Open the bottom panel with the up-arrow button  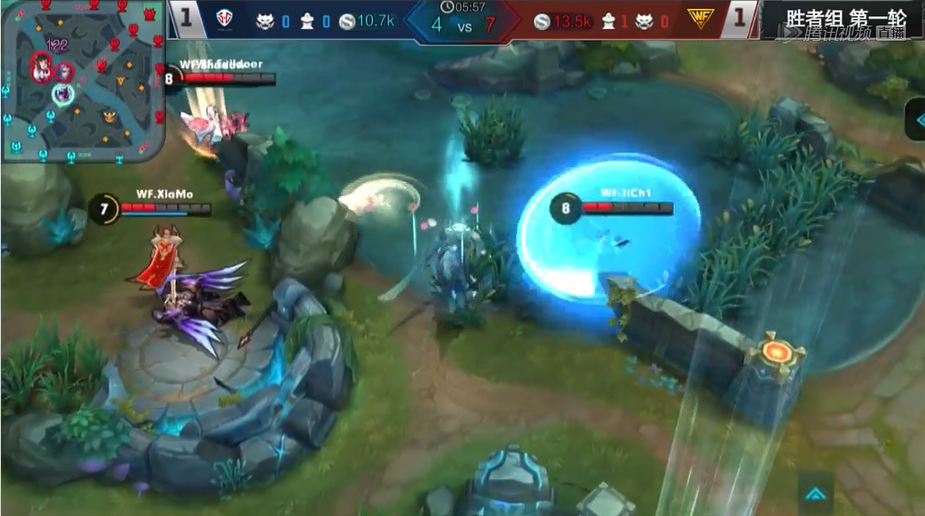pos(815,493)
